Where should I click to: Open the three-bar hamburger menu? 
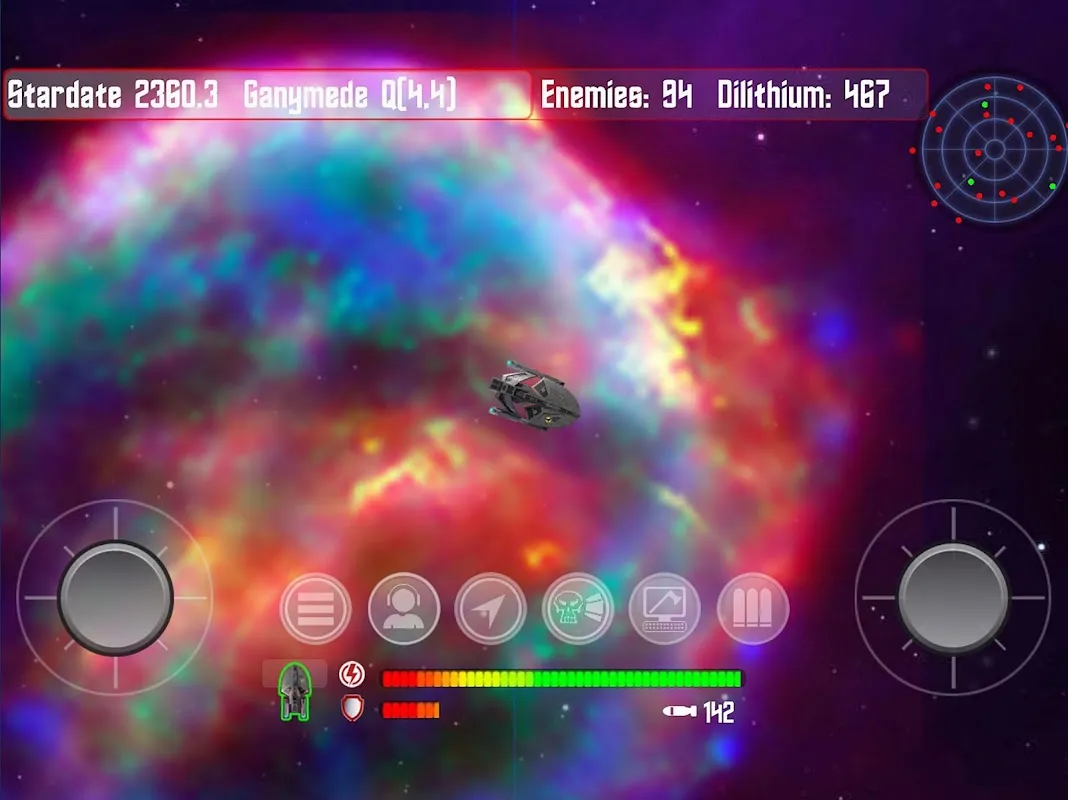coord(316,608)
